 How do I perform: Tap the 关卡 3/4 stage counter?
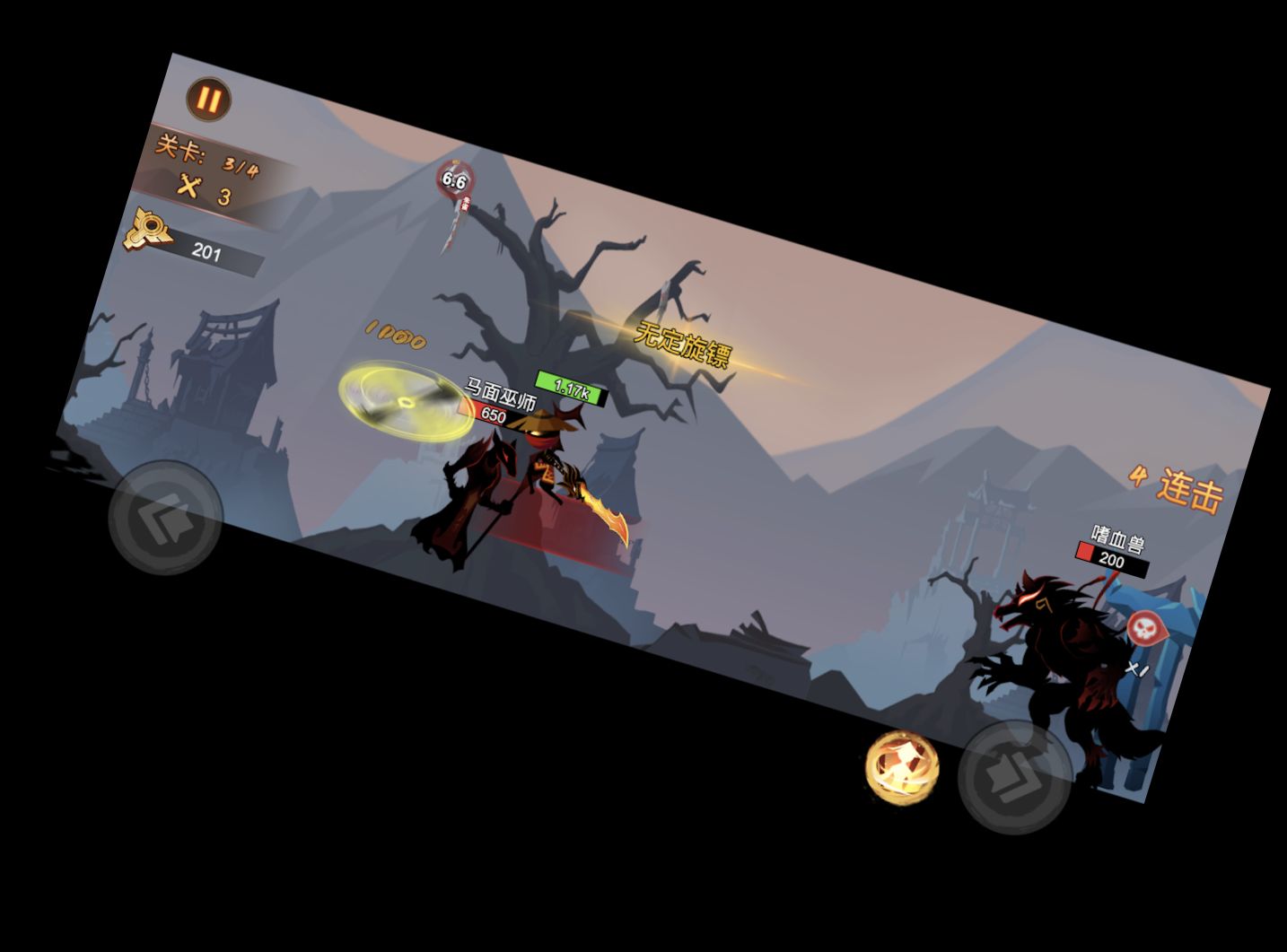(x=206, y=153)
